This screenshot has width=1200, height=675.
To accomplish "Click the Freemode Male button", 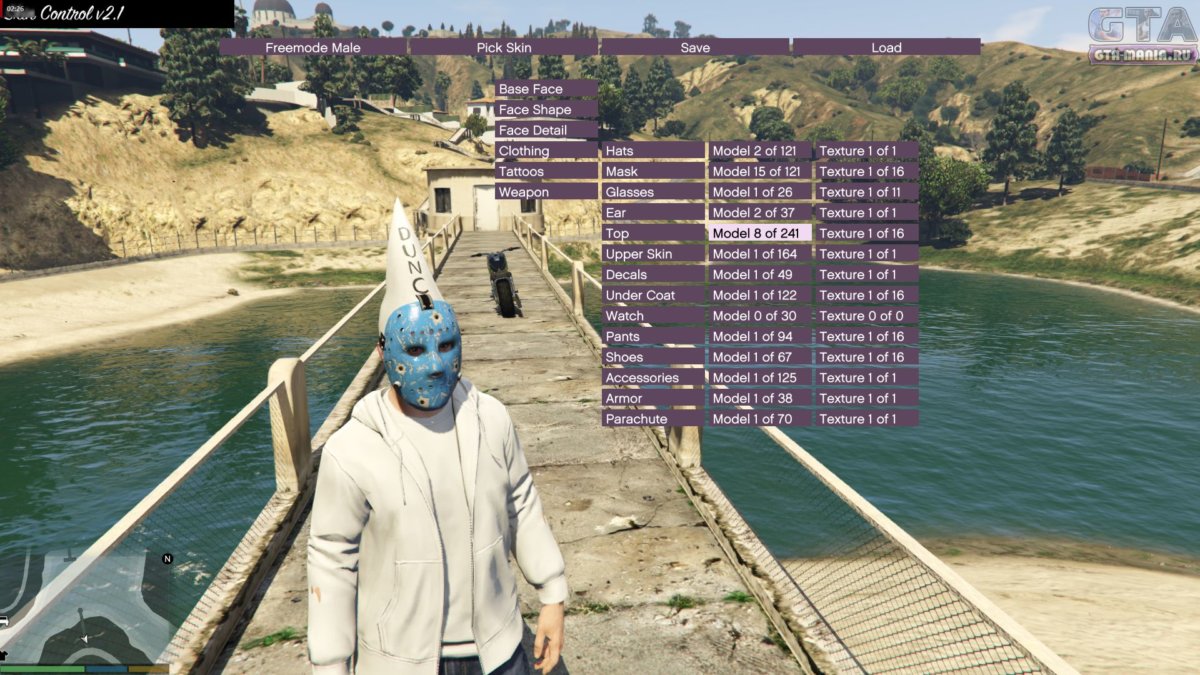I will pos(313,47).
